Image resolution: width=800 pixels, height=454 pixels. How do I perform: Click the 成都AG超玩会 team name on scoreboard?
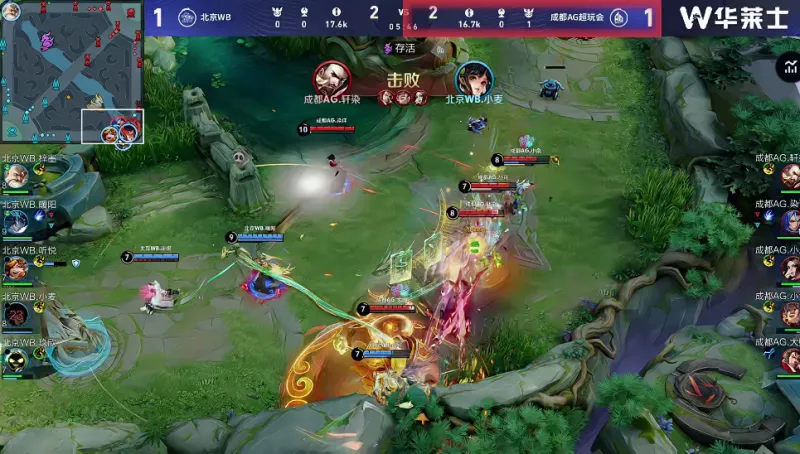[576, 17]
